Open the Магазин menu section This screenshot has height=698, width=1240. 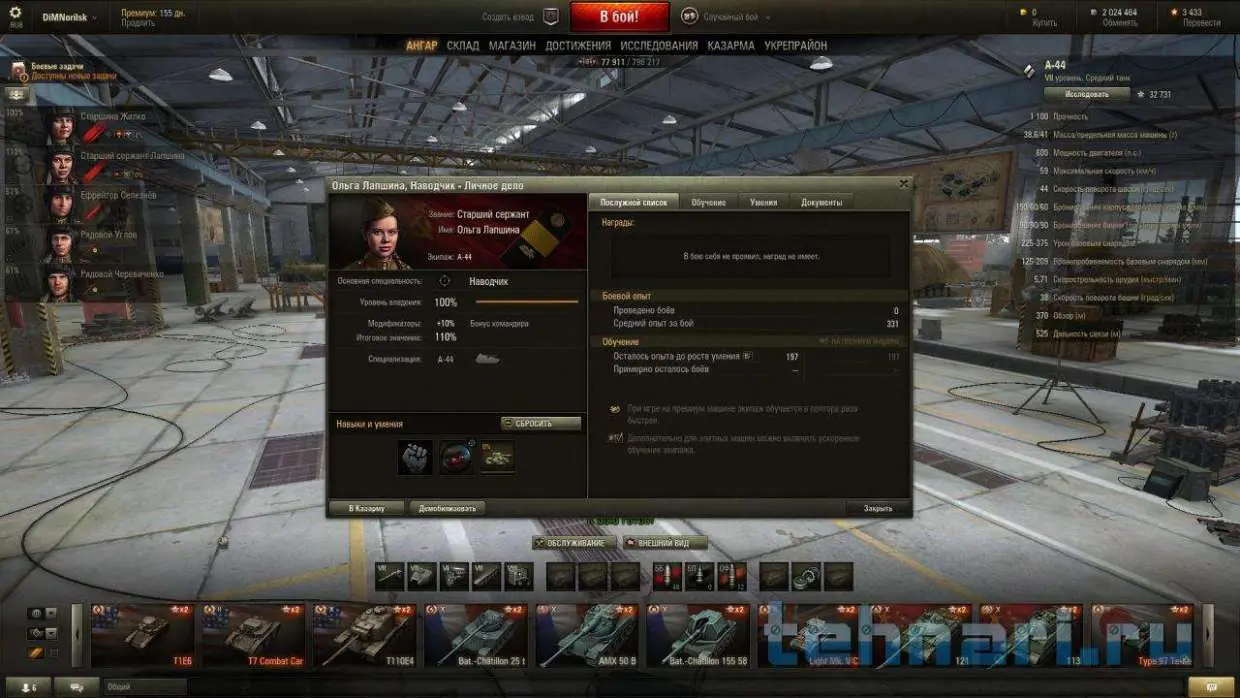point(512,46)
